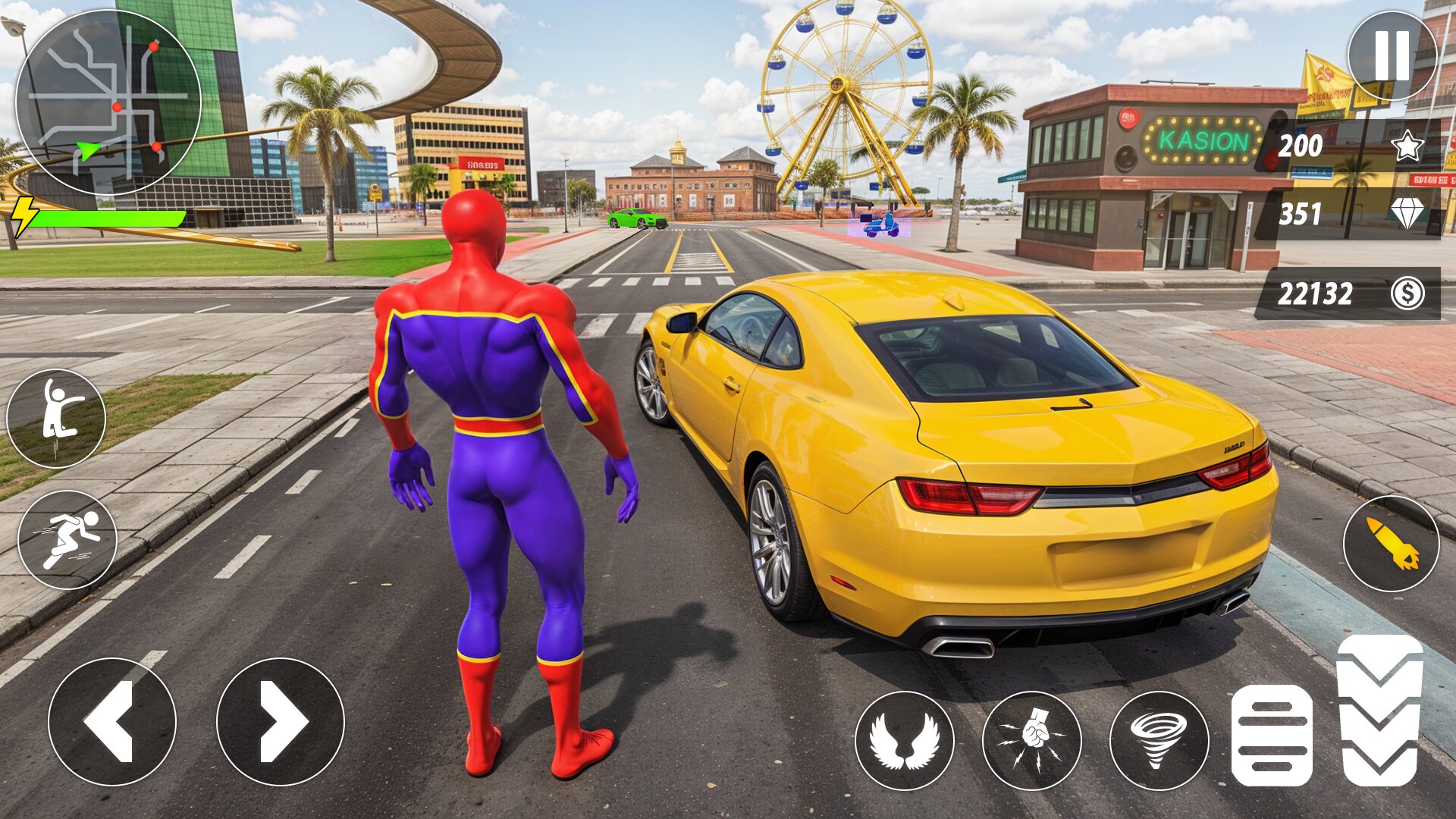Activate the sprint running figure button
The image size is (1456, 819).
point(67,539)
